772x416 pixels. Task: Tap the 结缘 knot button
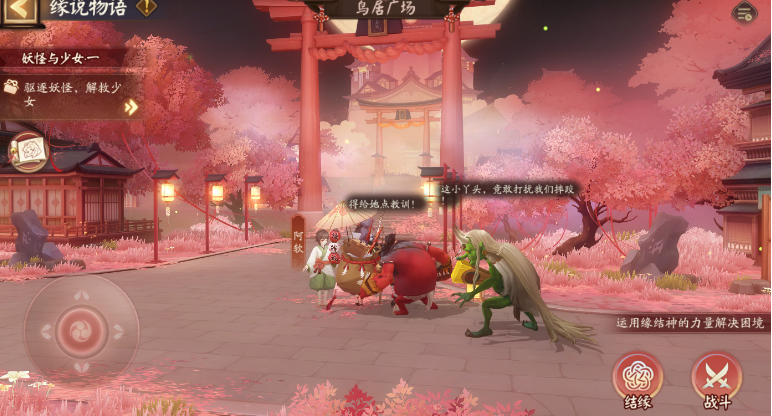[x=637, y=379]
